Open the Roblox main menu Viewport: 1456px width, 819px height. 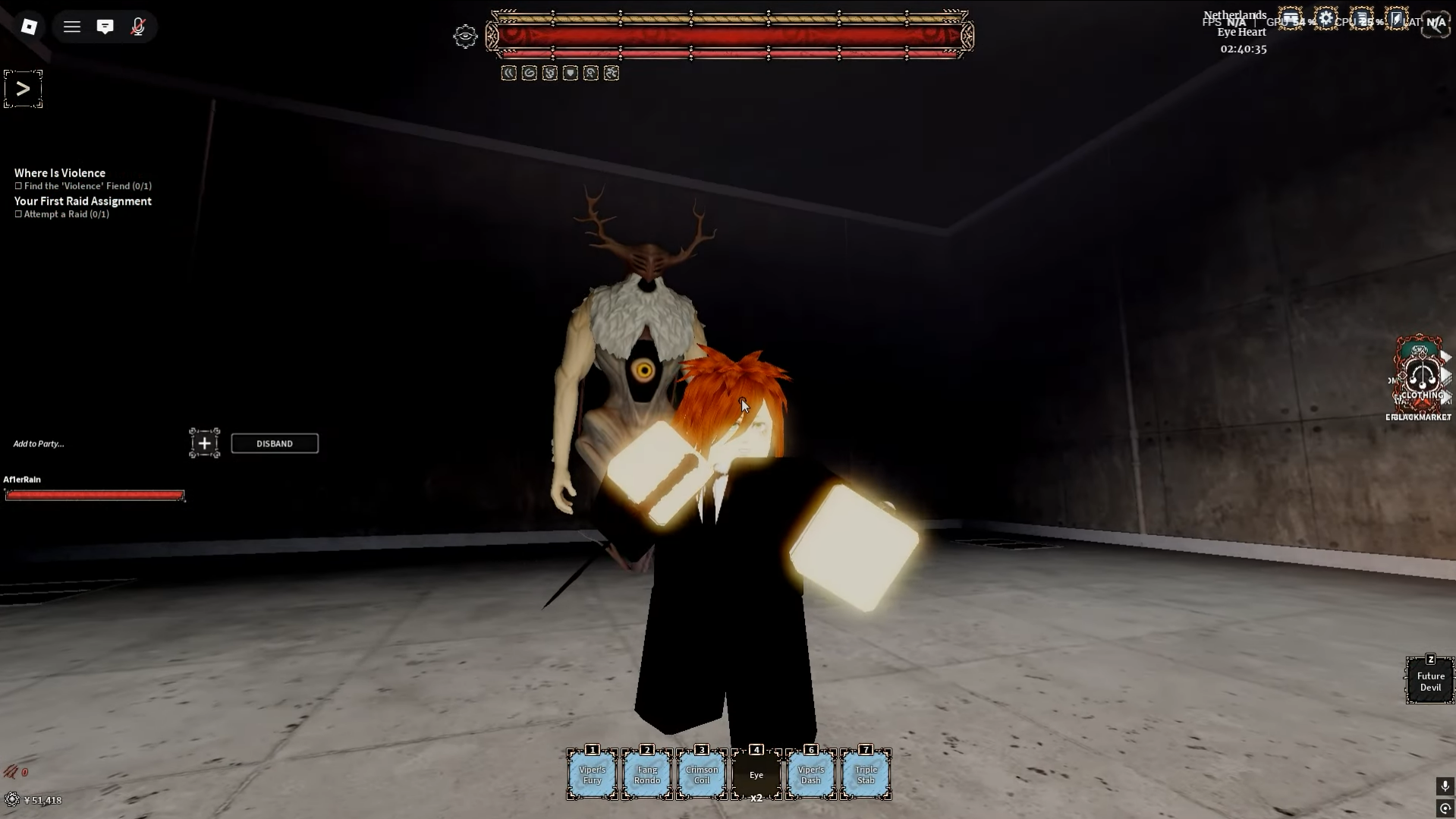[29, 27]
